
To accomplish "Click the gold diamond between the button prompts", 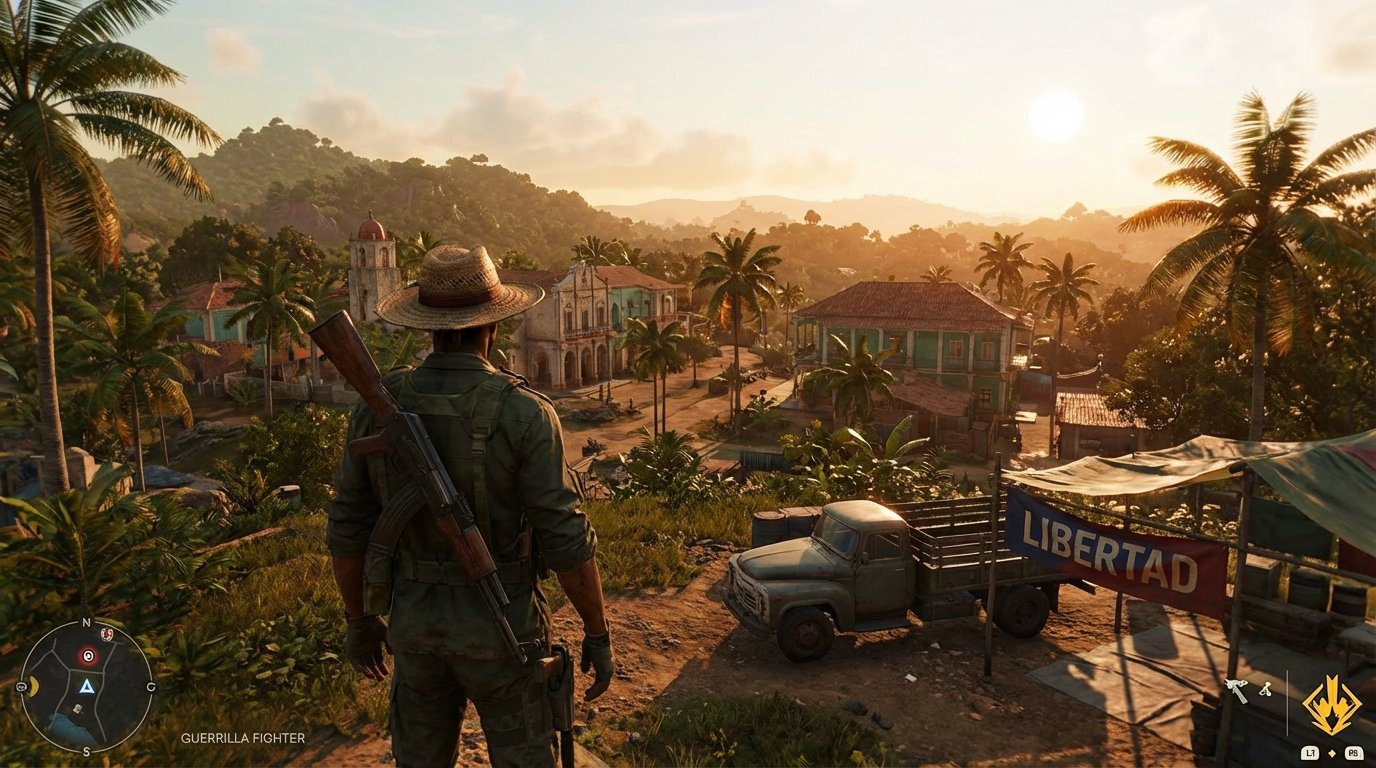I will tap(1332, 753).
